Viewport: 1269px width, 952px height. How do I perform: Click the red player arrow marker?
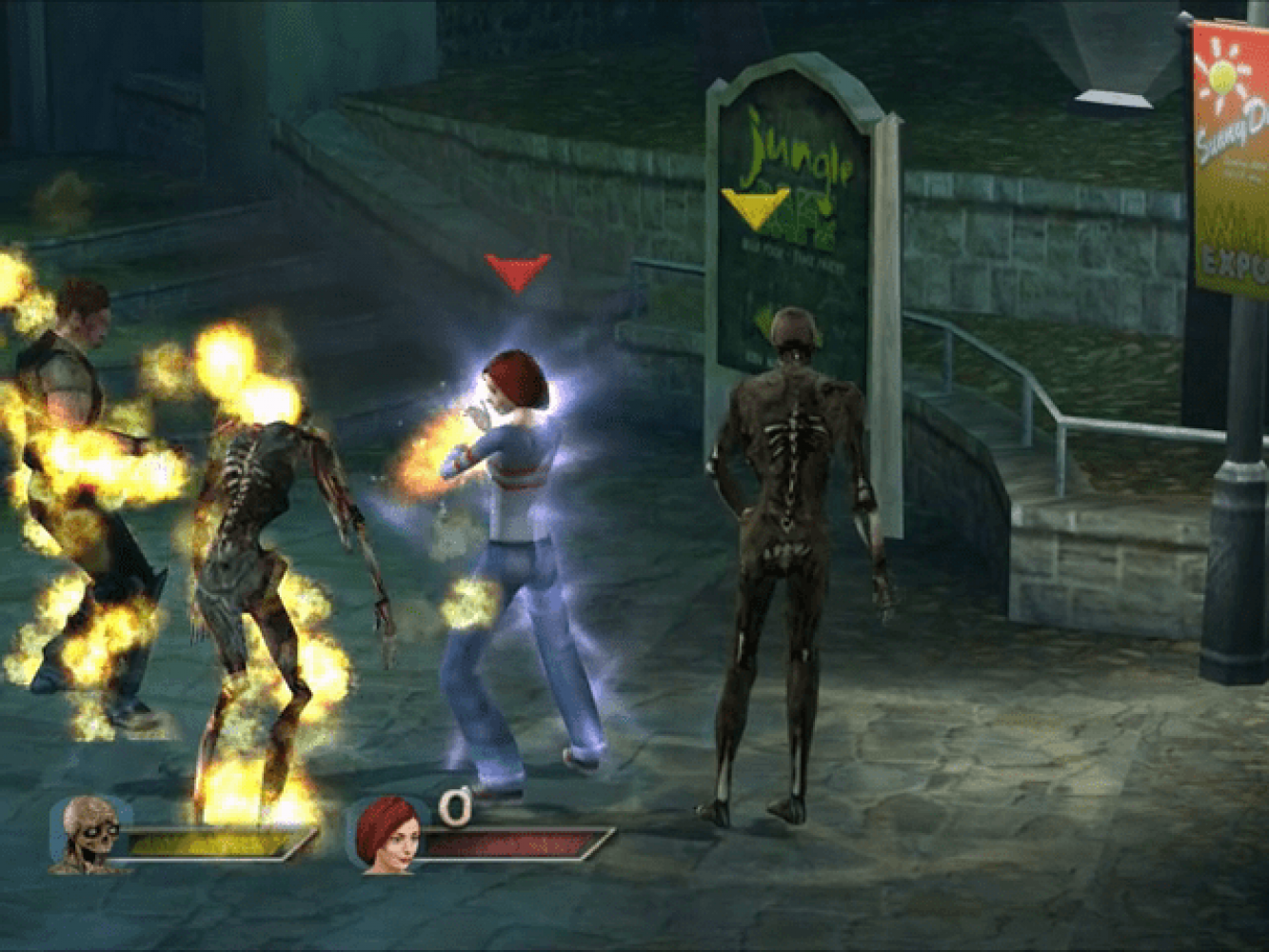coord(517,270)
